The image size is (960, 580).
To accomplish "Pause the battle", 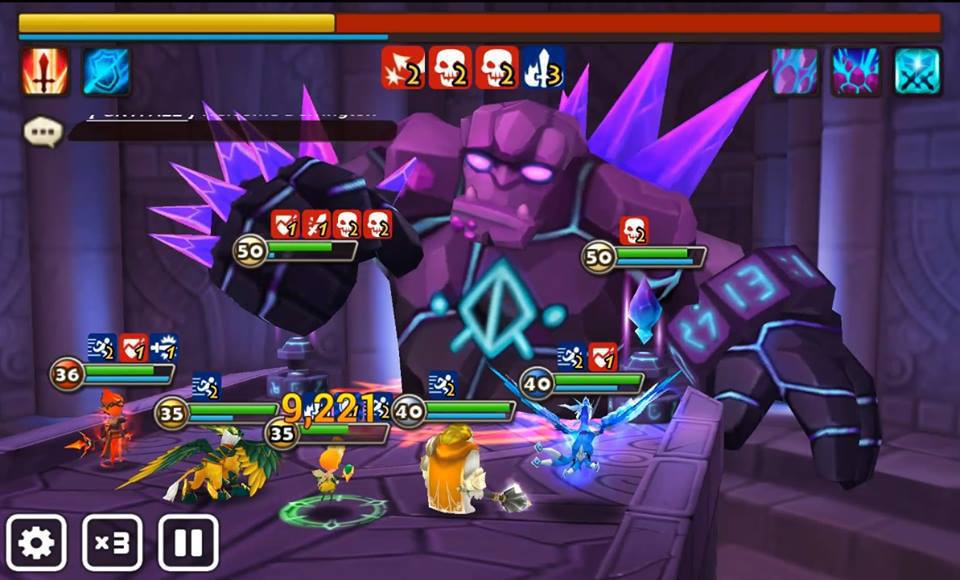I will (188, 543).
